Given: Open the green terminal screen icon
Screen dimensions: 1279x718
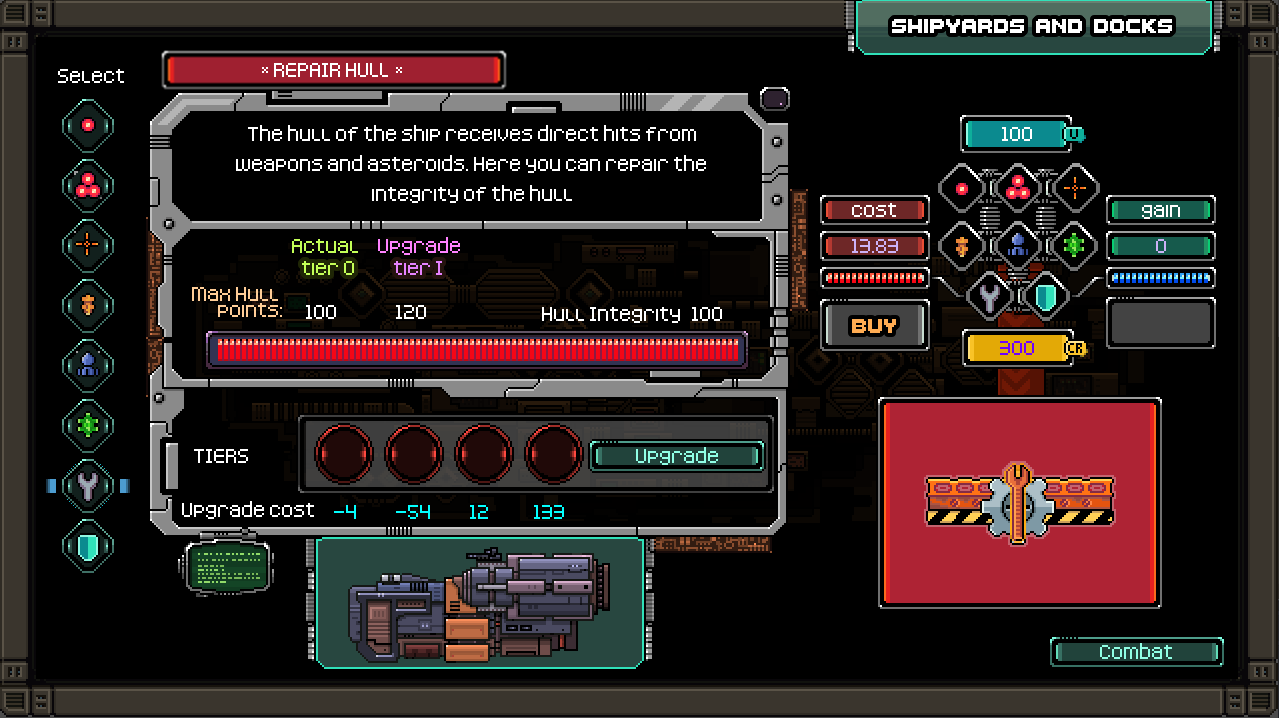Looking at the screenshot, I should click(228, 567).
